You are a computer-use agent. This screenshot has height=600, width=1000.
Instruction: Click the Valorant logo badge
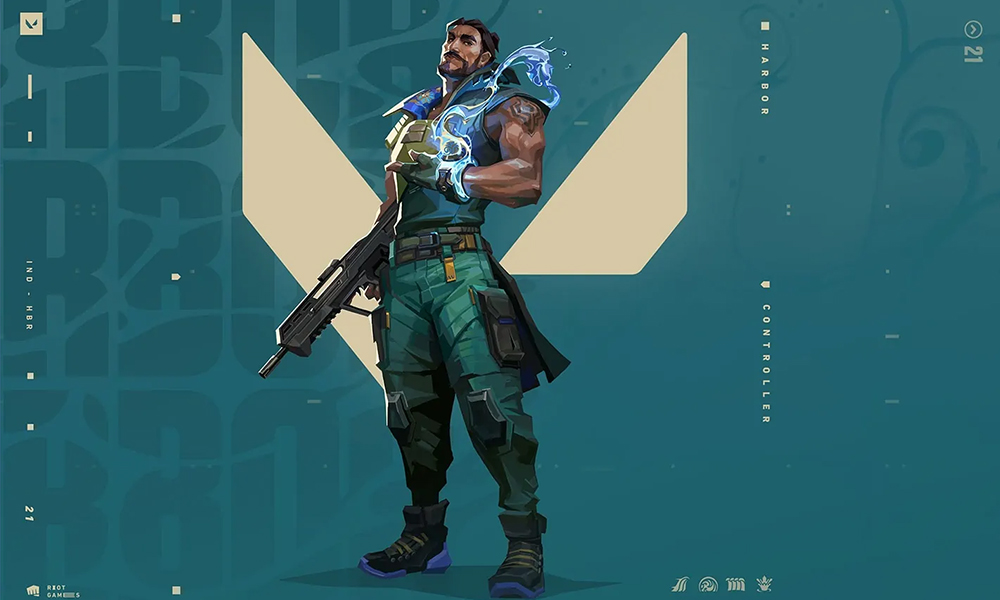click(x=31, y=23)
